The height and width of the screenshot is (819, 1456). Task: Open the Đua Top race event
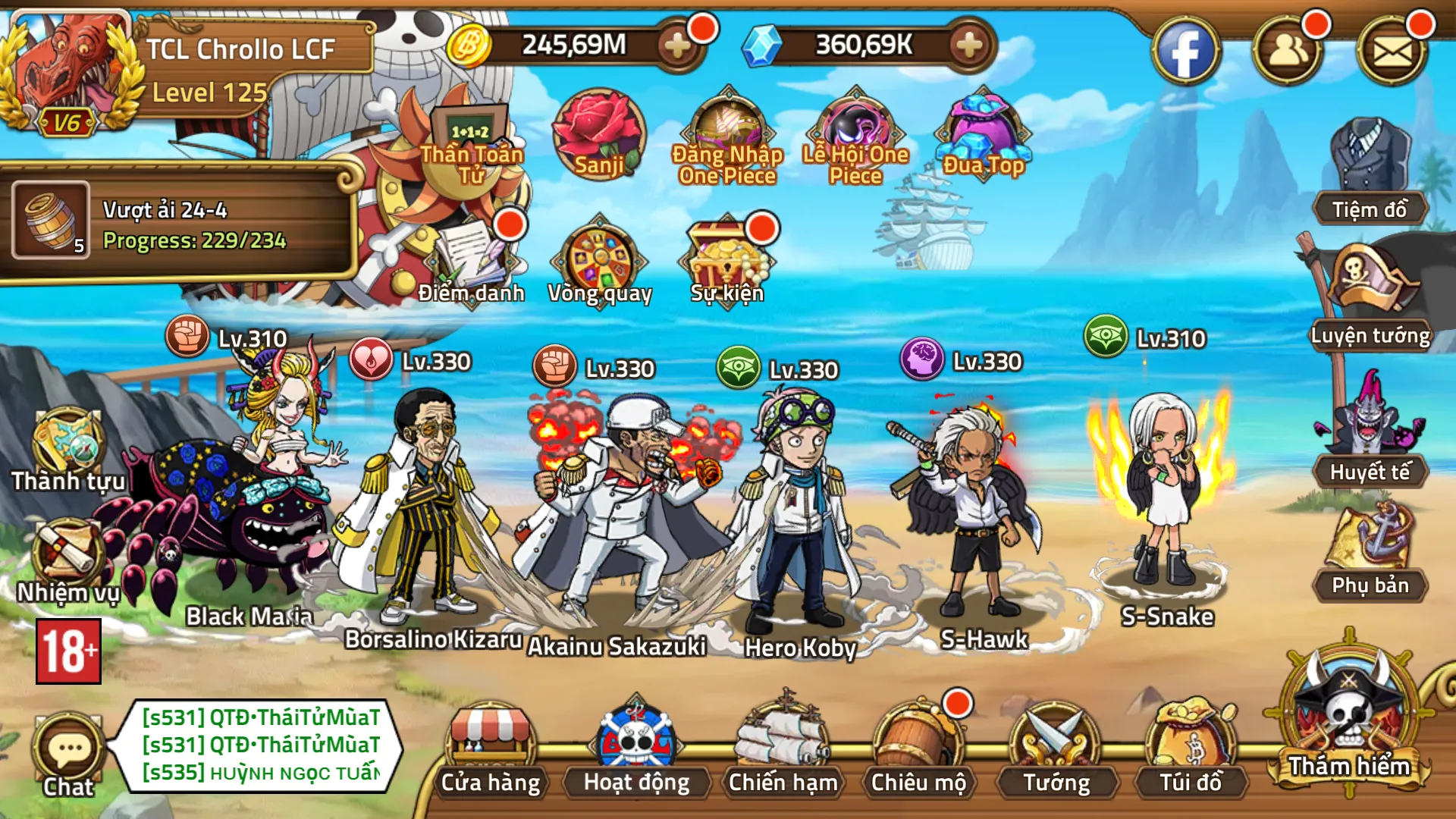pos(984,129)
